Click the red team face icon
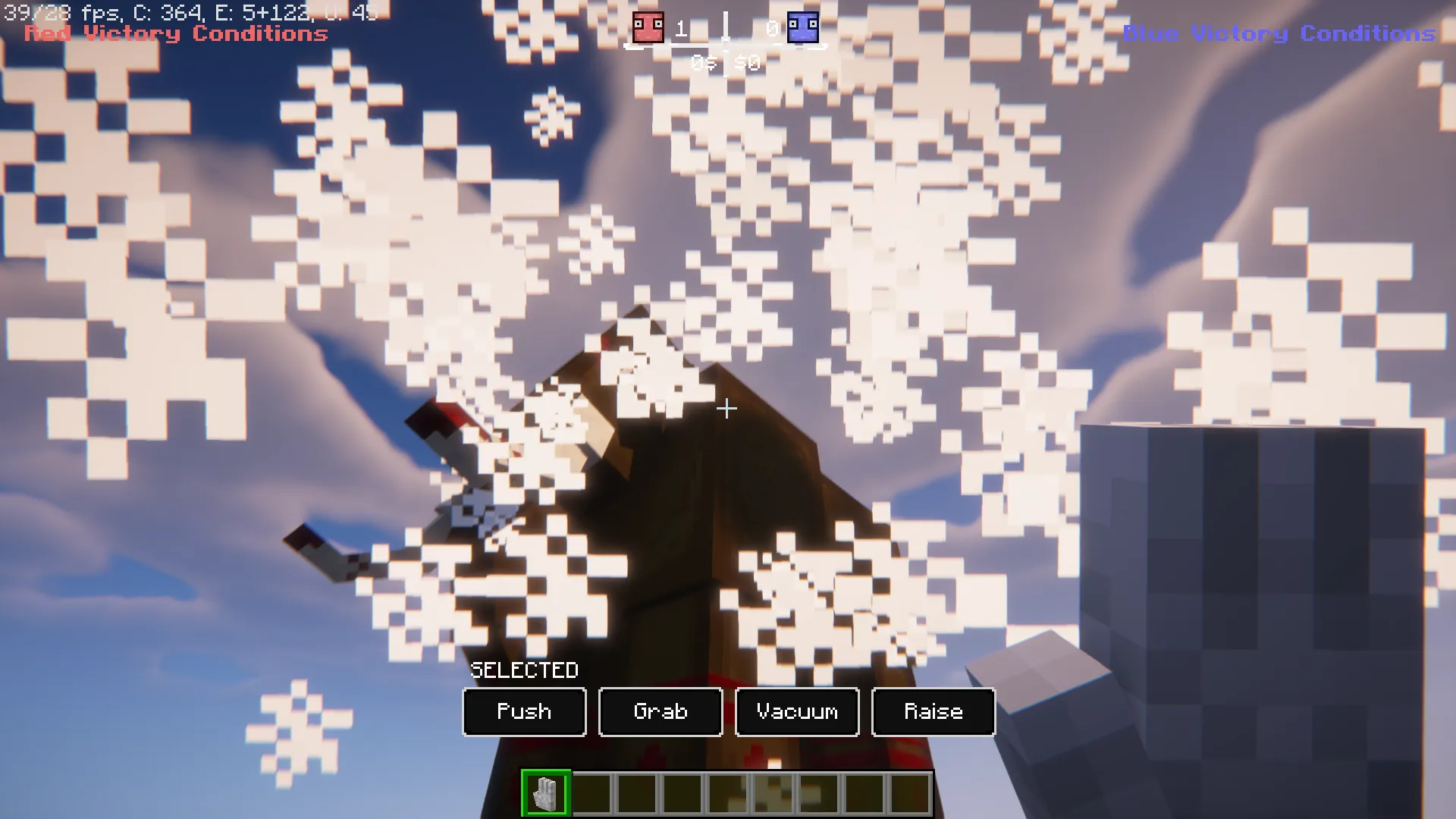The height and width of the screenshot is (819, 1456). point(647,28)
